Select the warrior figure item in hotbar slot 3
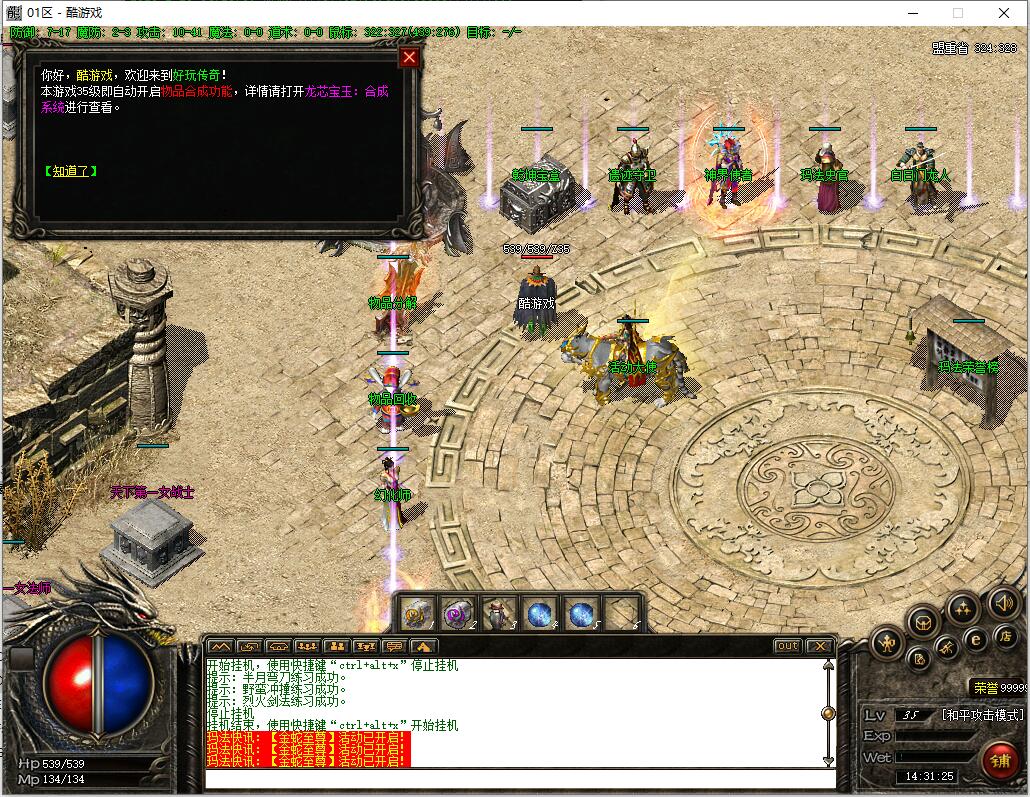1030x797 pixels. tap(500, 613)
